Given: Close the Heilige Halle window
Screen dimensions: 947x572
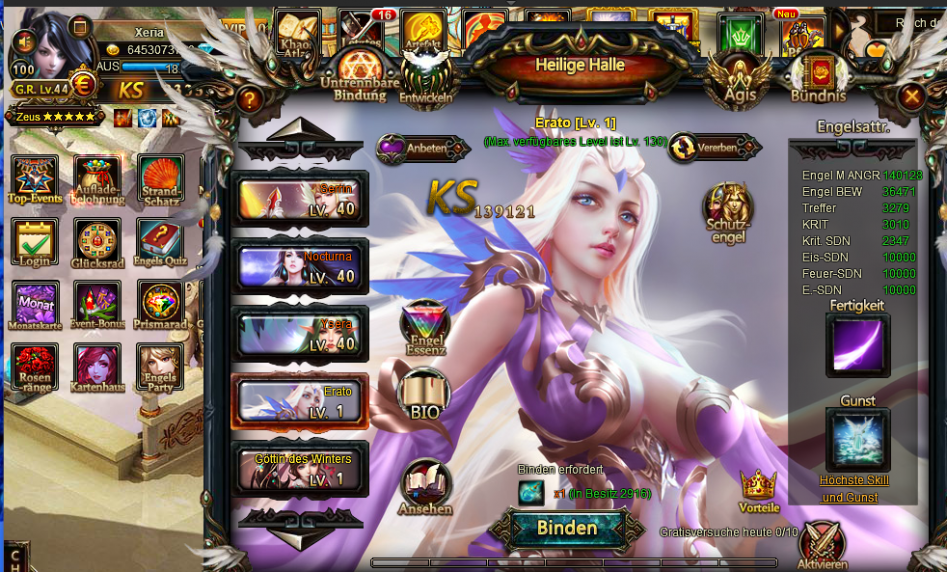Looking at the screenshot, I should tap(911, 97).
